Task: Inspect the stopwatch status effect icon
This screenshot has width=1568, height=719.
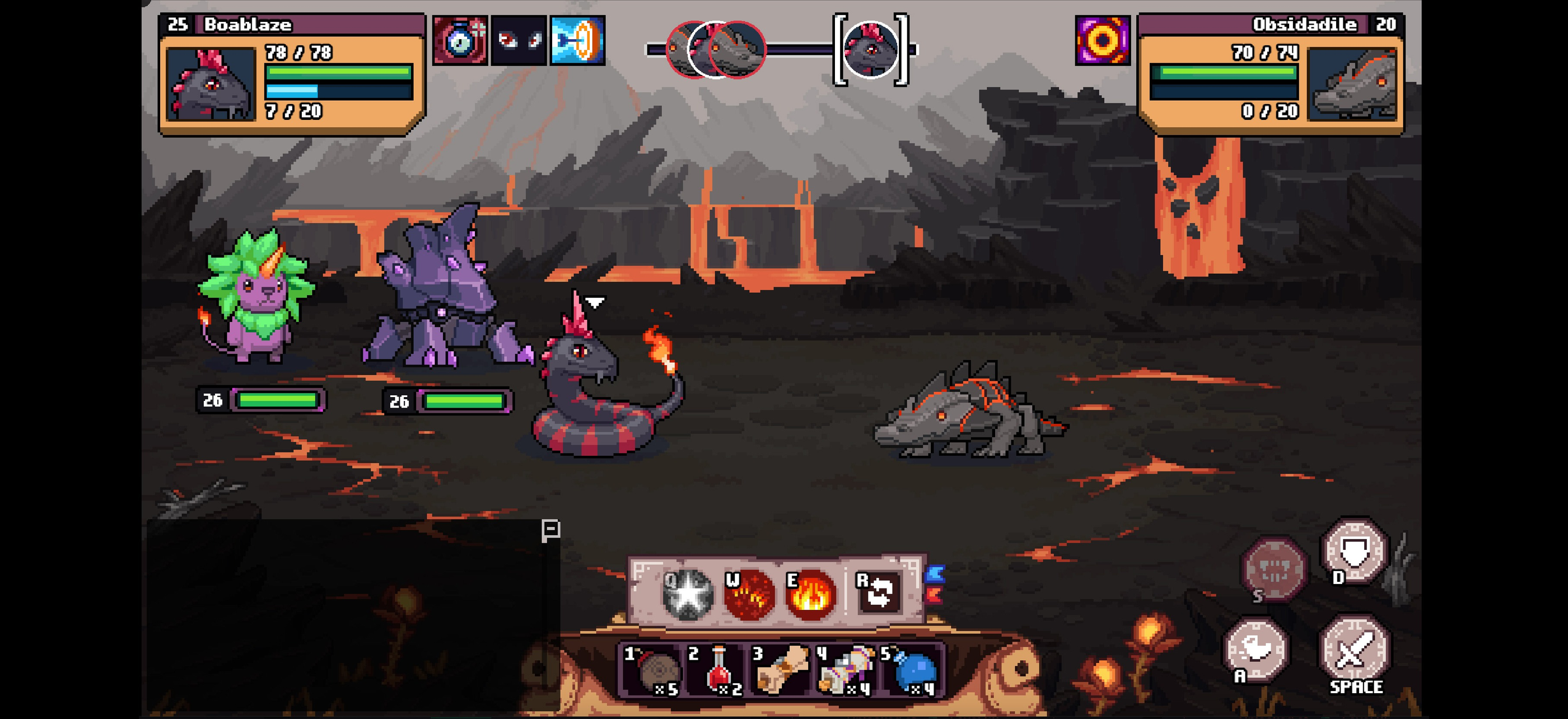Action: [x=460, y=40]
